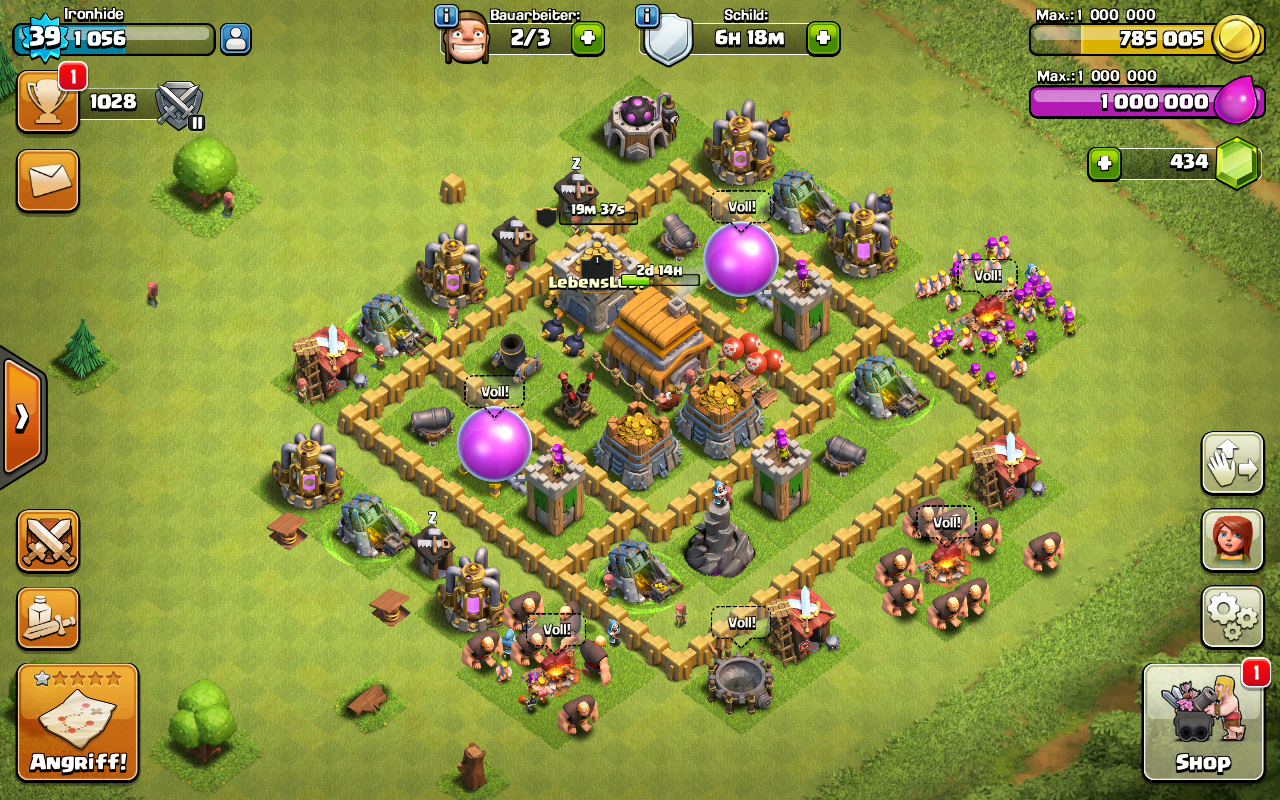Start an attack with the Angriff! button
This screenshot has height=800, width=1280.
pos(78,722)
